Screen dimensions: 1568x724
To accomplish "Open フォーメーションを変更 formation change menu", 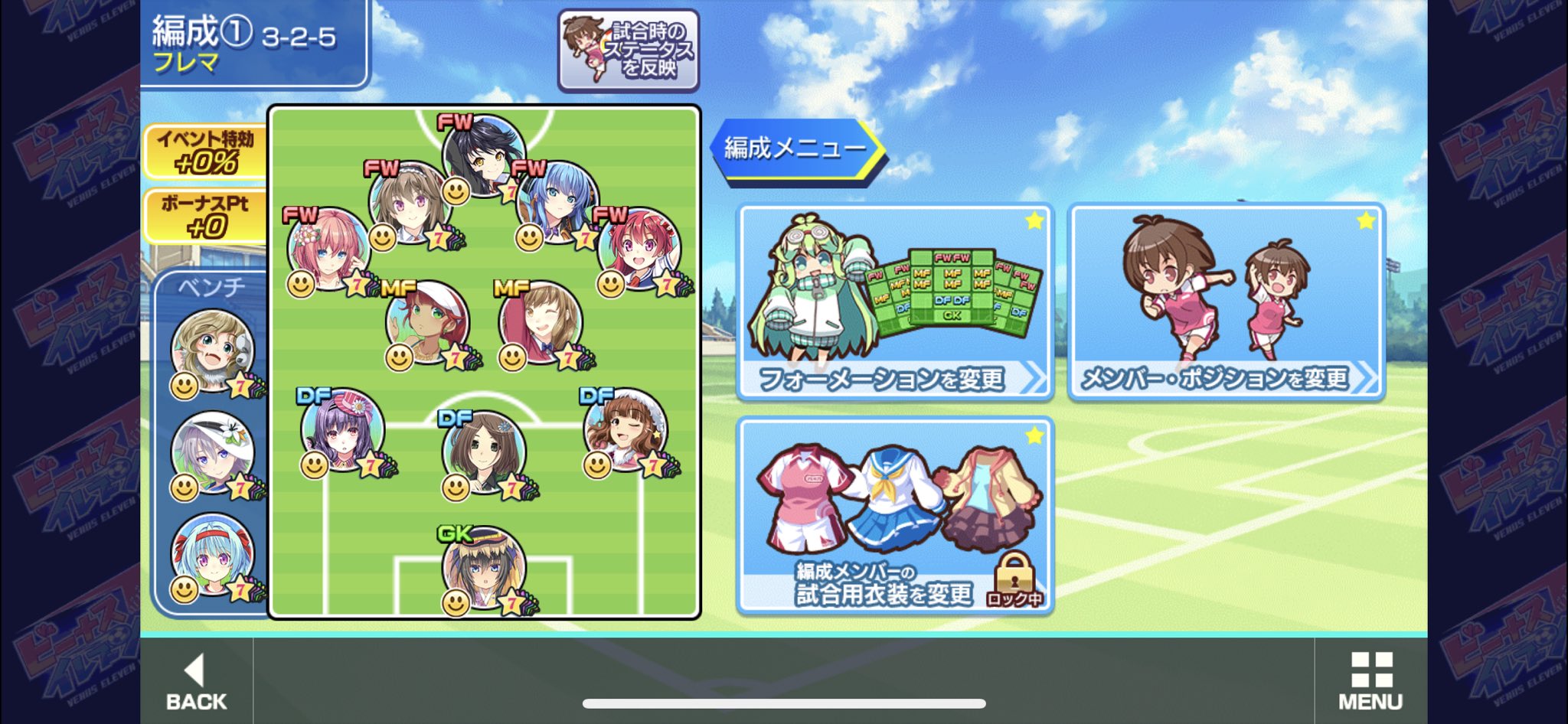I will 894,302.
